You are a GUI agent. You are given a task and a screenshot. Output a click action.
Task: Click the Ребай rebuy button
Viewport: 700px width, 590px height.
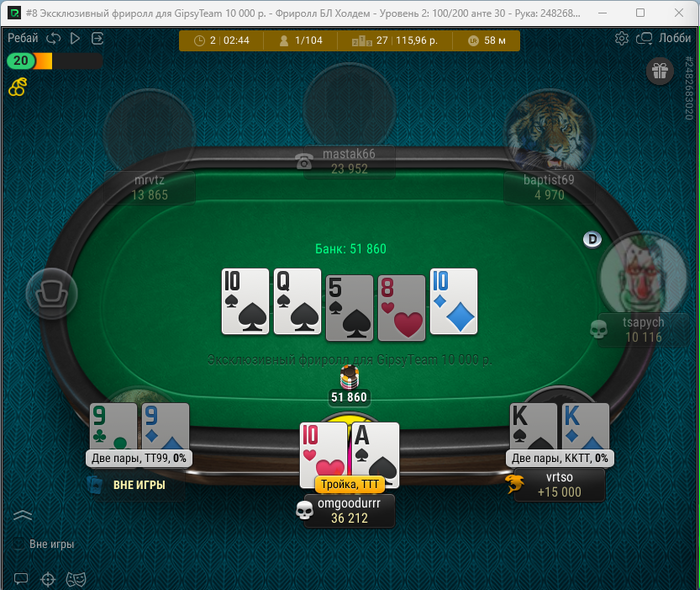coord(23,38)
